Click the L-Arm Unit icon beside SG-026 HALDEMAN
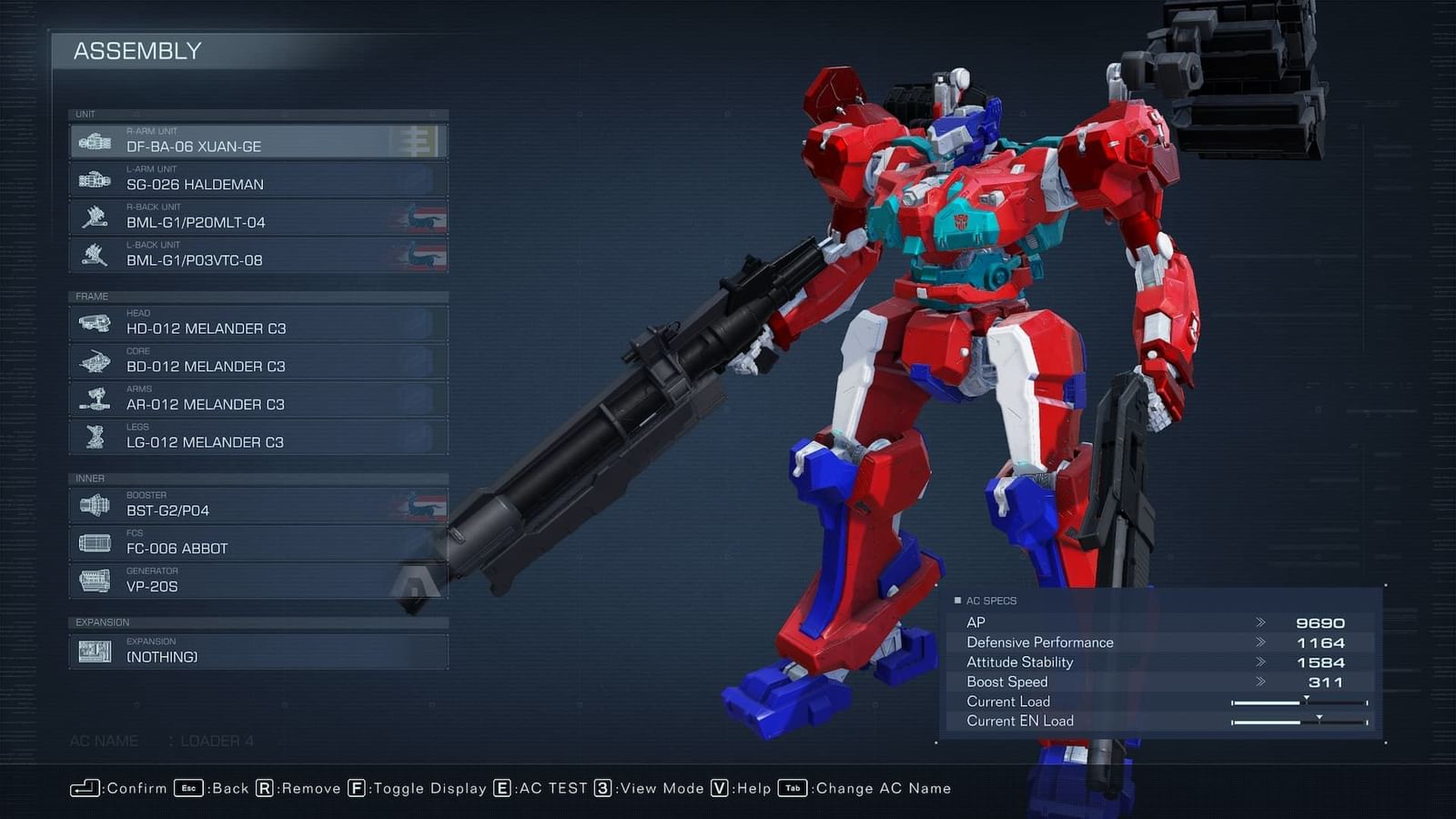Screen dimensions: 1456x819 pos(95,178)
